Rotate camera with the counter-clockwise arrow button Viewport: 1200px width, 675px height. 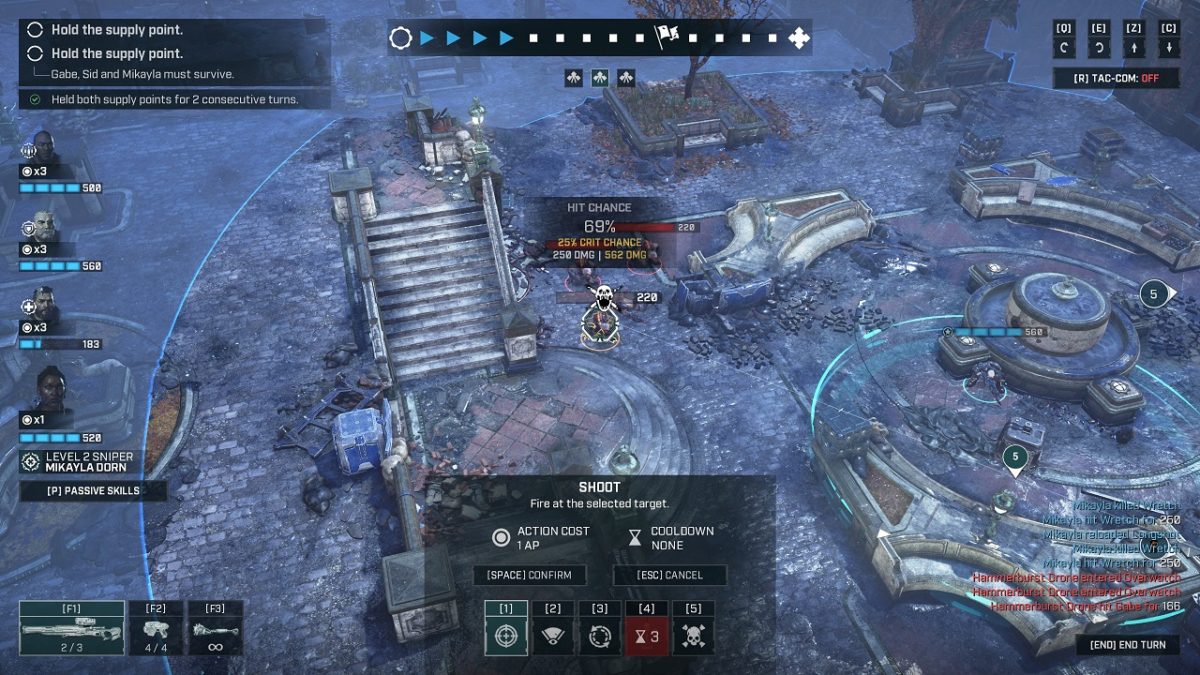(x=1066, y=48)
